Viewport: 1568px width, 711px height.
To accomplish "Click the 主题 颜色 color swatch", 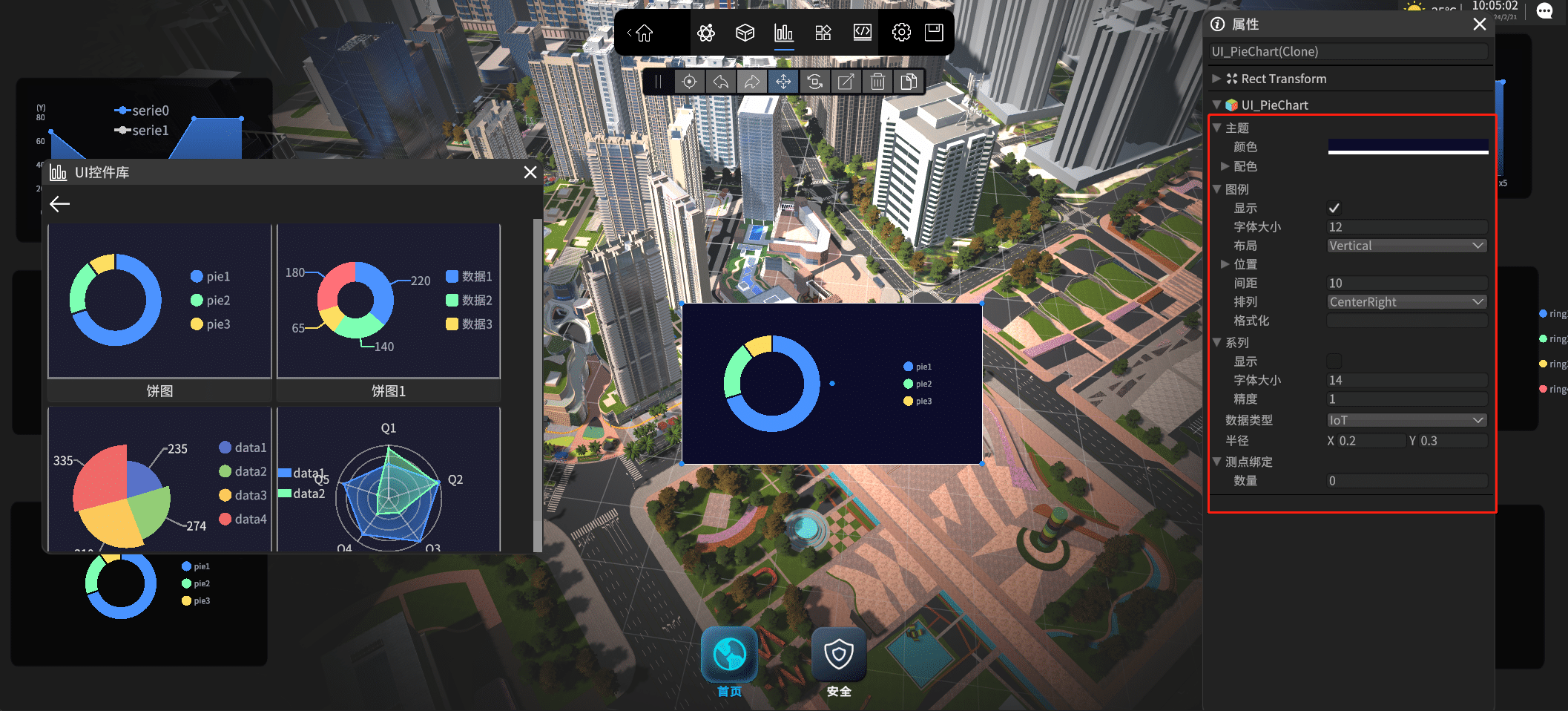I will point(1407,147).
